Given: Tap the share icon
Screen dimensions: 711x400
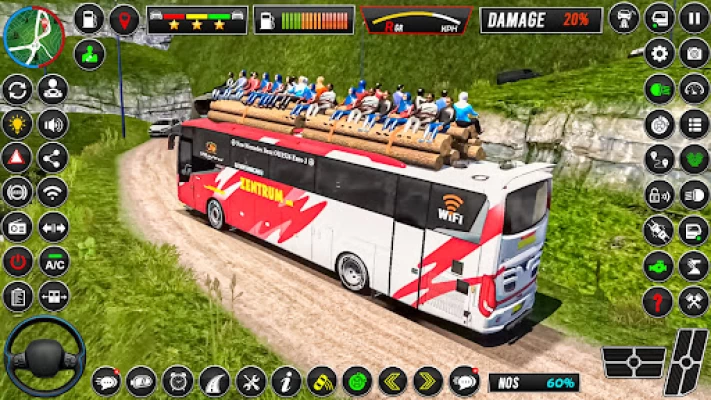Looking at the screenshot, I should pyautogui.click(x=53, y=158).
